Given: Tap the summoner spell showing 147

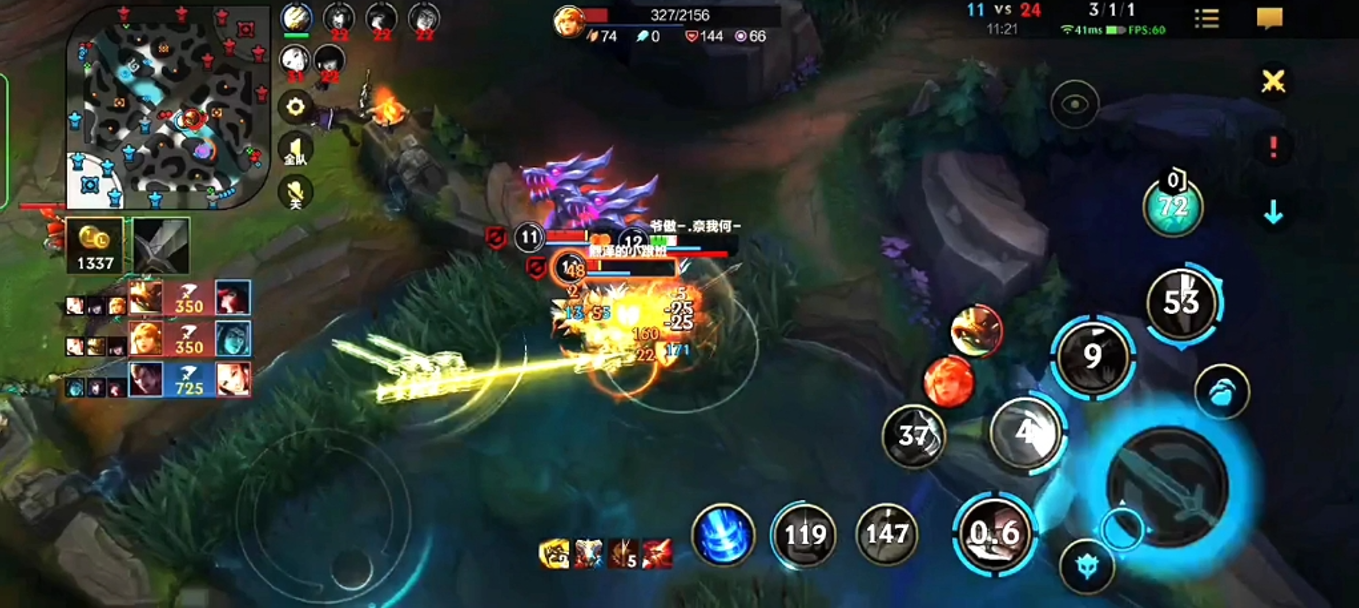Looking at the screenshot, I should coord(887,535).
